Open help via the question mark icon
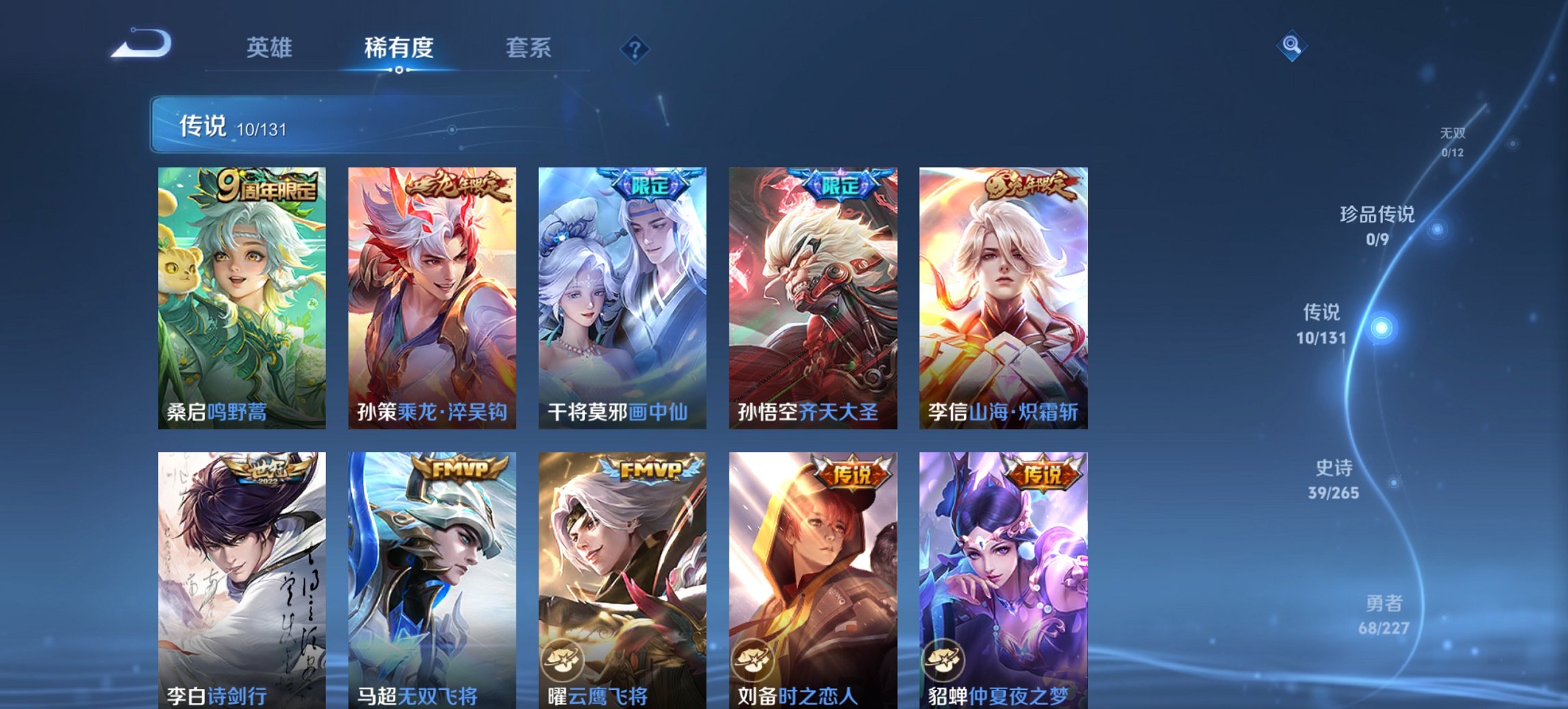The height and width of the screenshot is (709, 1568). click(x=635, y=49)
